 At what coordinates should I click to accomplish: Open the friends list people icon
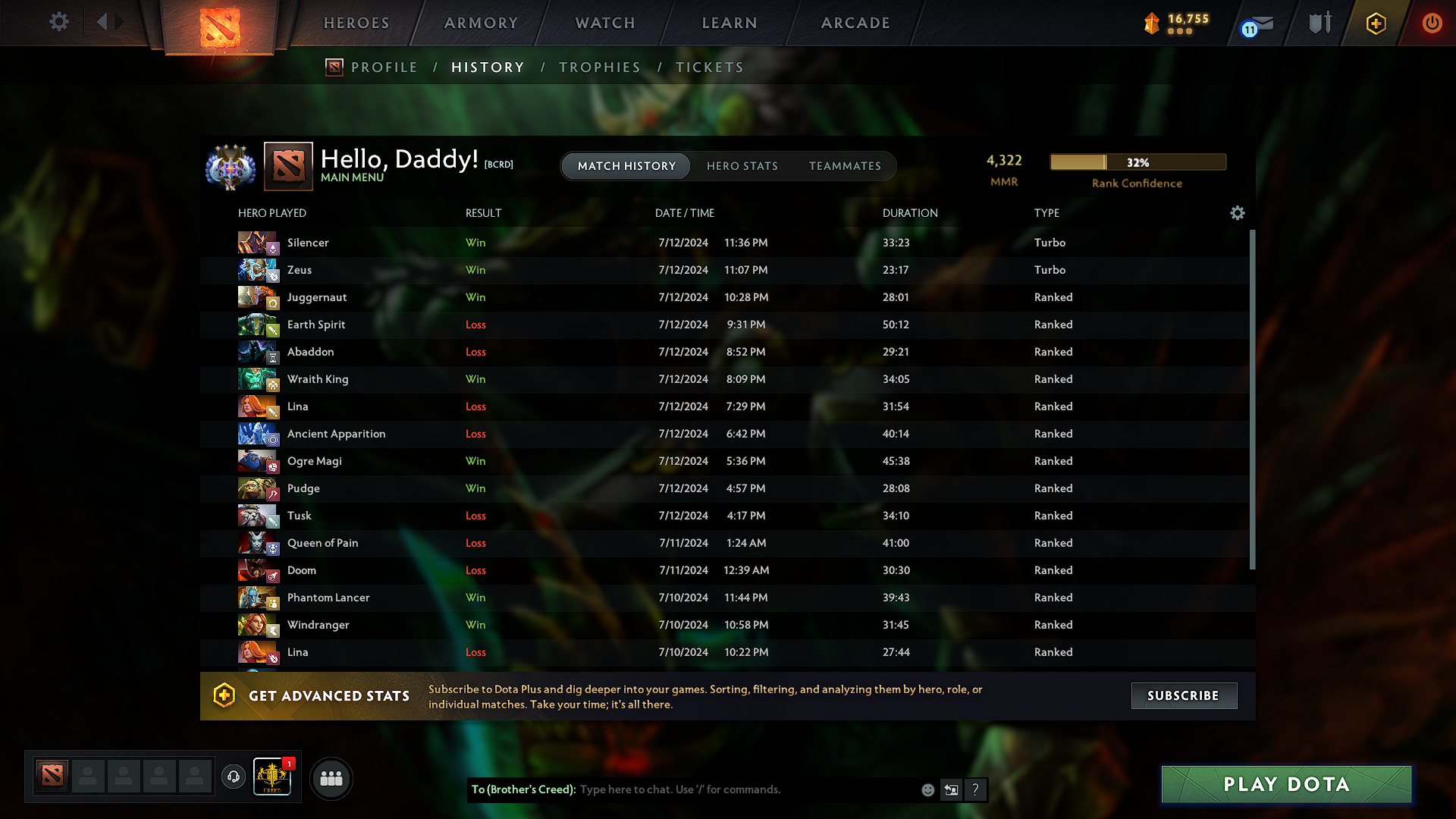pyautogui.click(x=331, y=777)
